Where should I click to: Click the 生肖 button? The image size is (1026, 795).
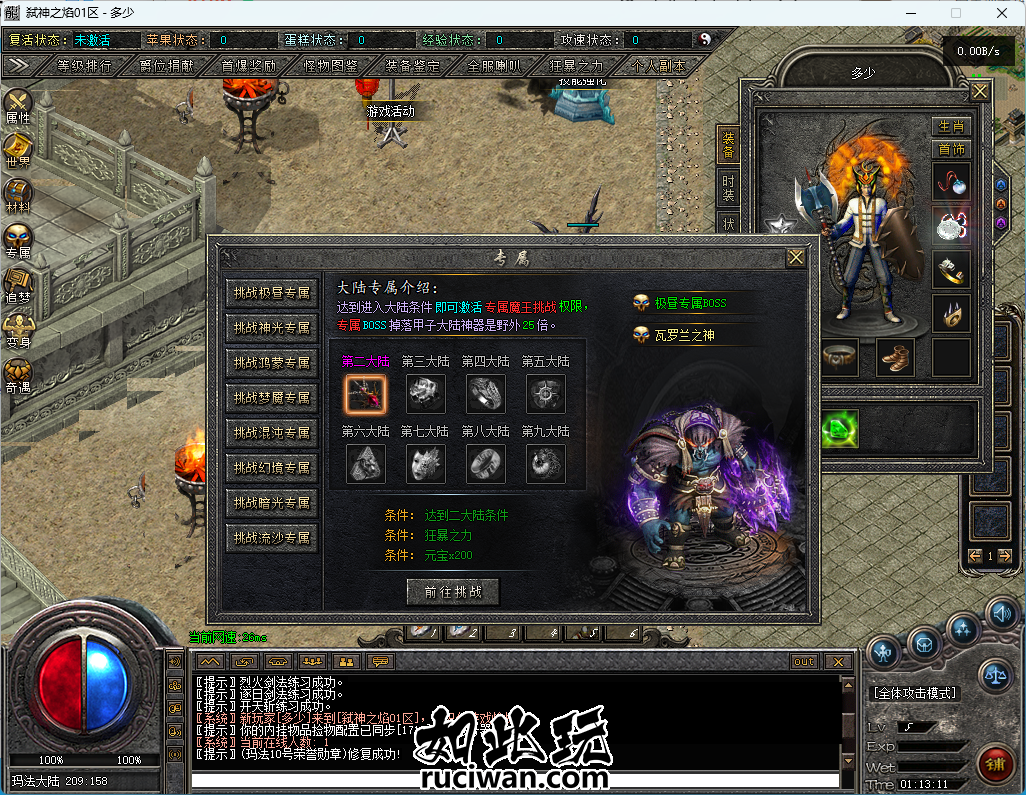pyautogui.click(x=951, y=126)
